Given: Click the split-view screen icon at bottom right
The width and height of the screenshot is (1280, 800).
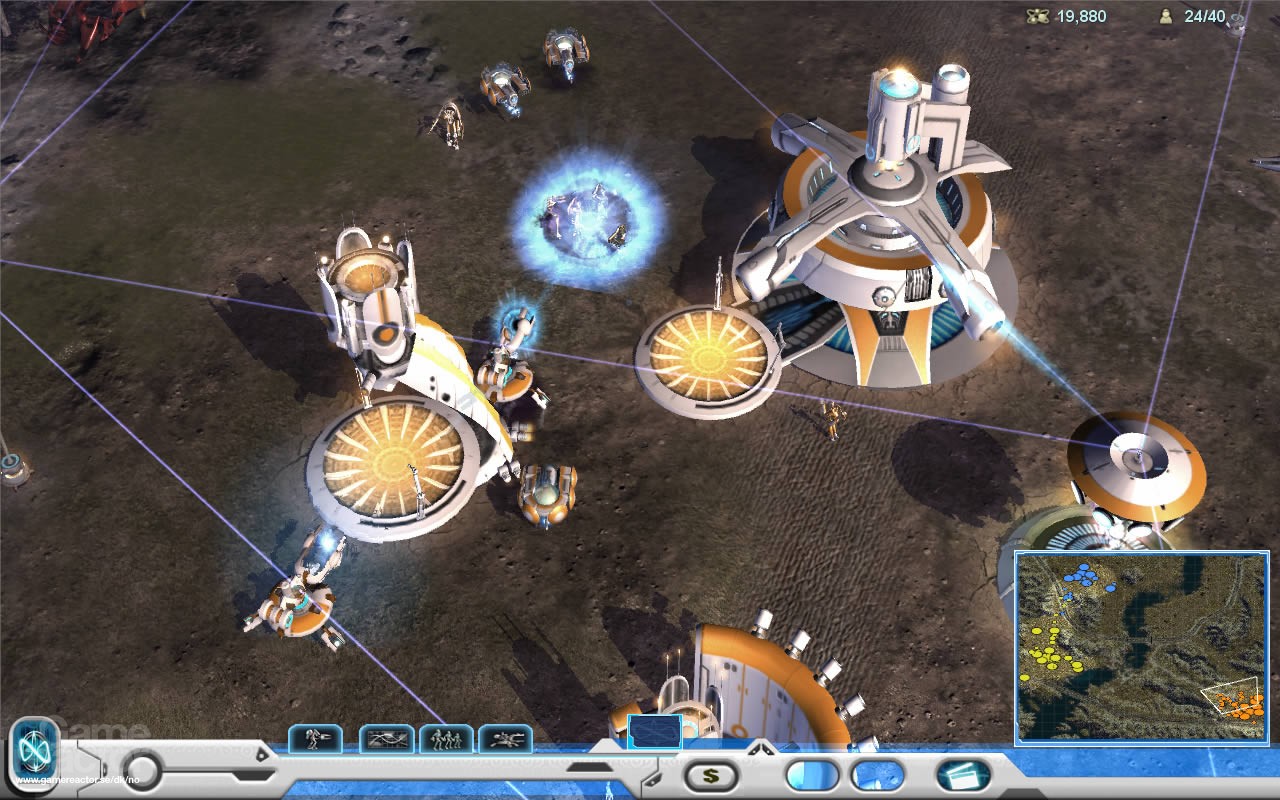Looking at the screenshot, I should click(x=961, y=777).
